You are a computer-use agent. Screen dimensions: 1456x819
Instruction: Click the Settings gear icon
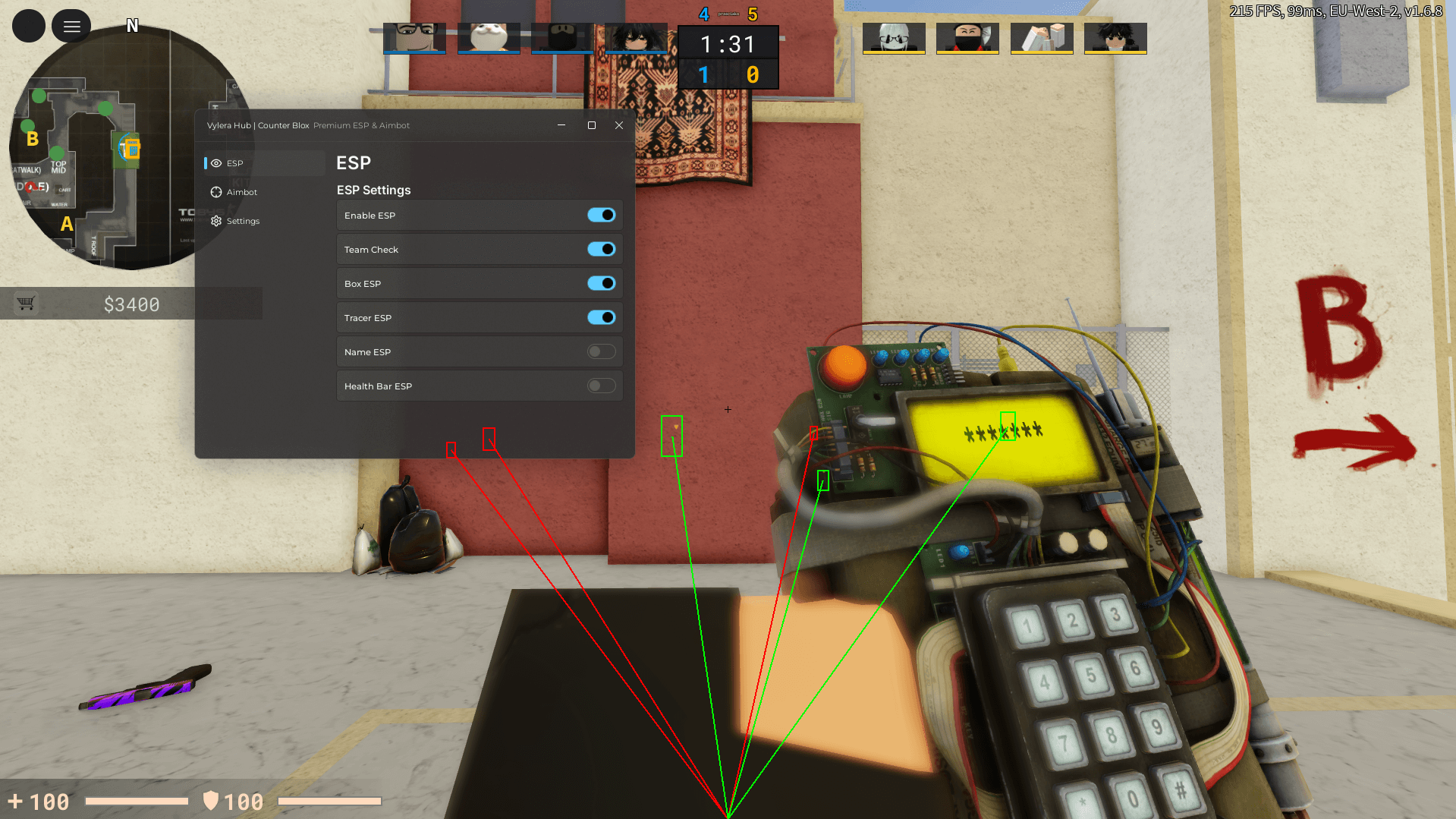coord(215,221)
